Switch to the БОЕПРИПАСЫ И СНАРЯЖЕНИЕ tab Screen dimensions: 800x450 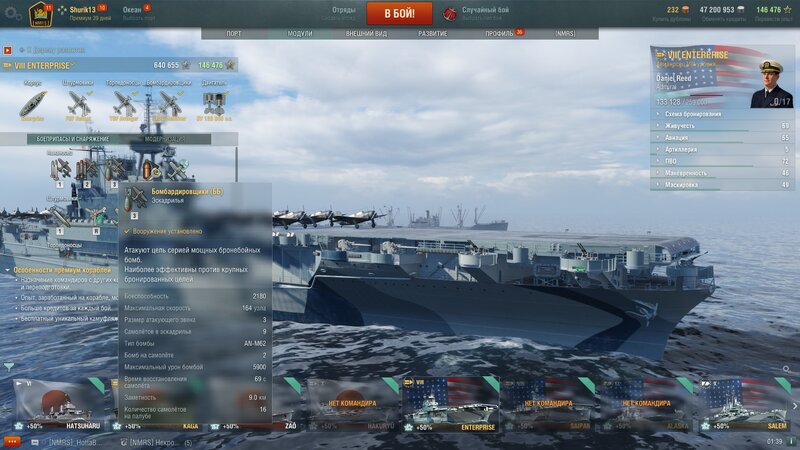click(x=62, y=139)
